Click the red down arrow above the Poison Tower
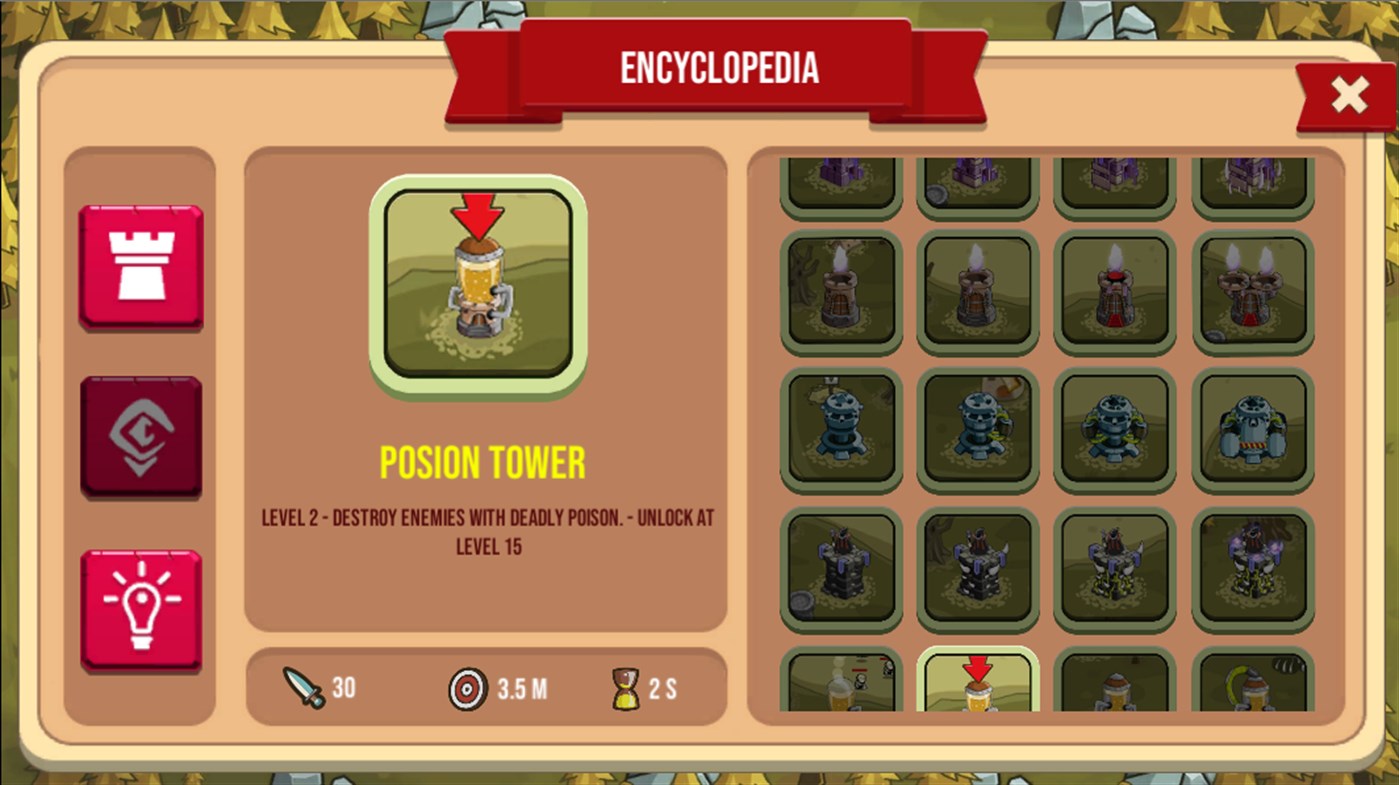 477,212
